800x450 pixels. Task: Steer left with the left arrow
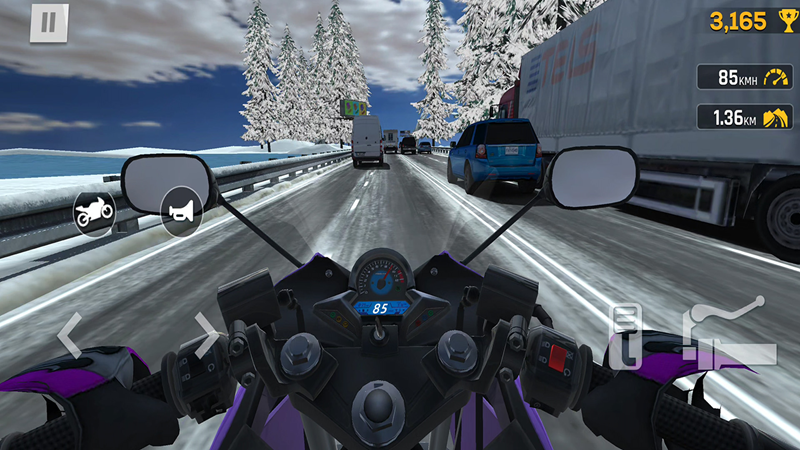[x=68, y=336]
